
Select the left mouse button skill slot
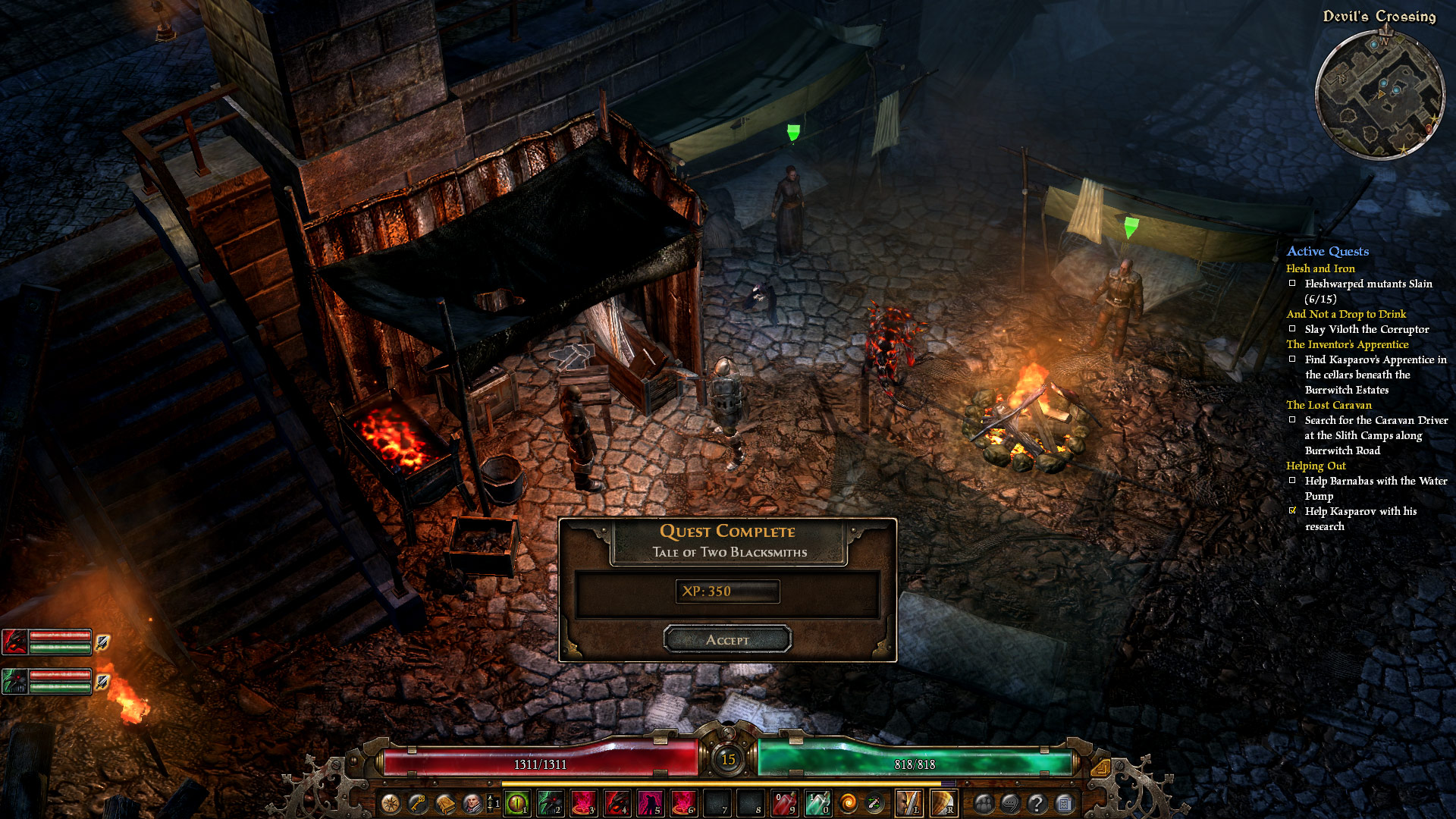pyautogui.click(x=908, y=803)
